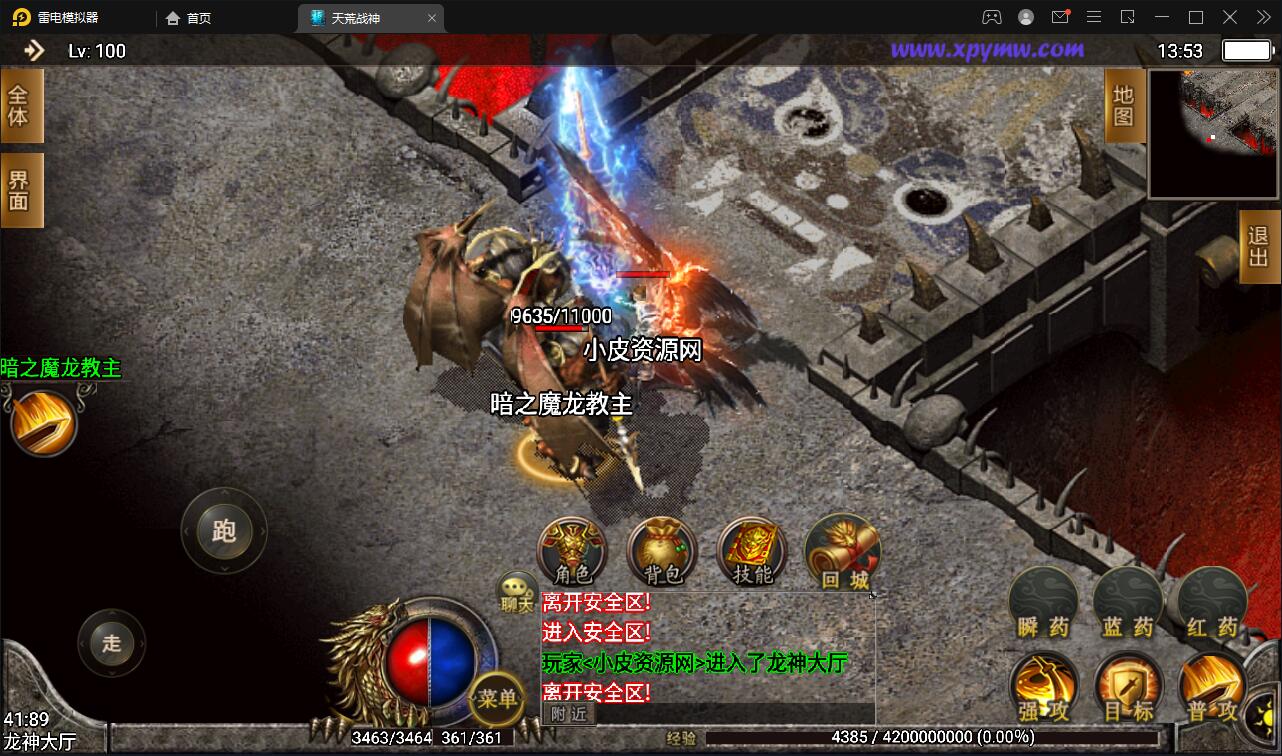Toggle 强攻 aggressive attack mode
1282x756 pixels.
click(1044, 688)
